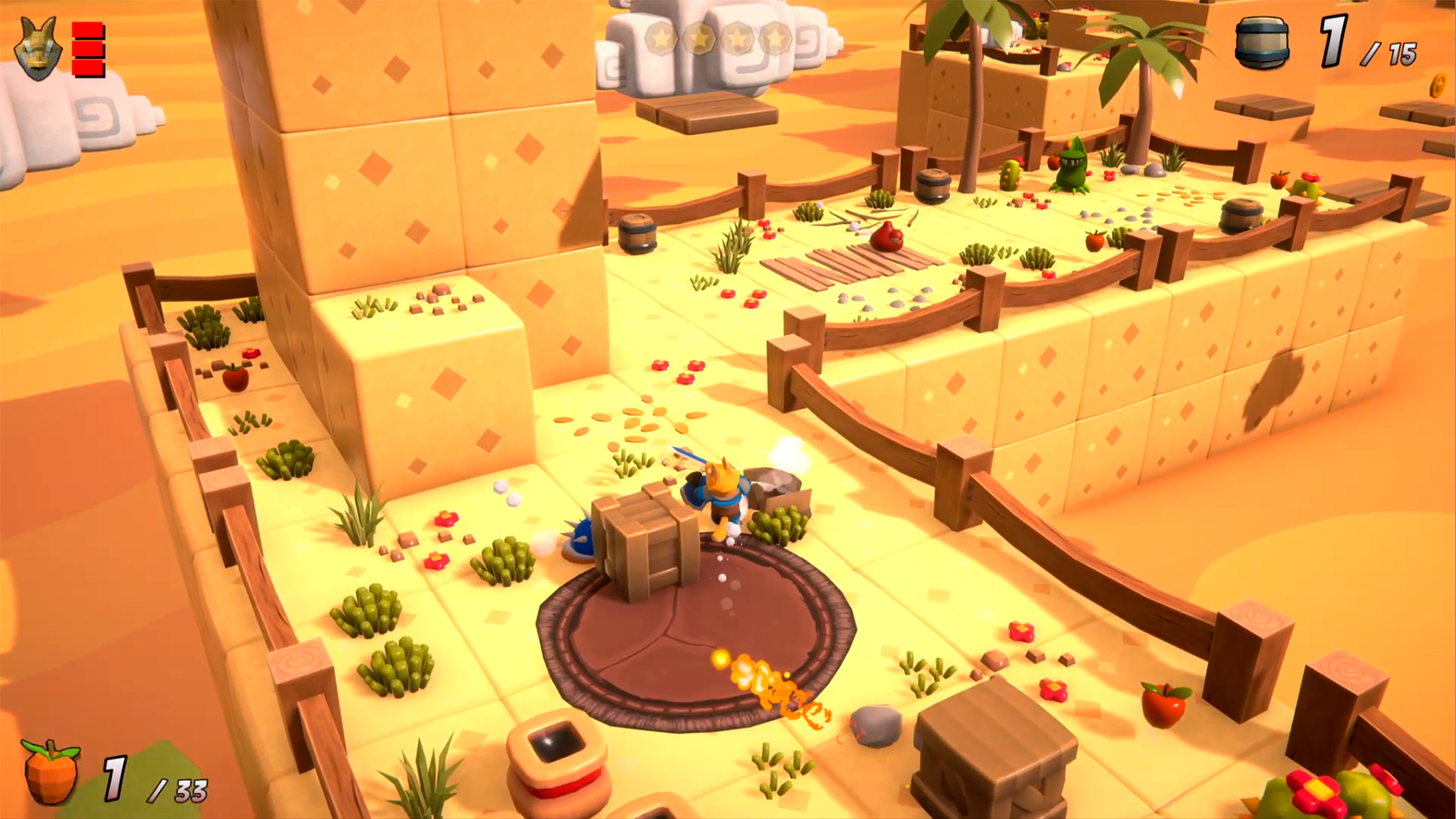Select the barrel counter icon
1456x819 pixels.
tap(1262, 44)
